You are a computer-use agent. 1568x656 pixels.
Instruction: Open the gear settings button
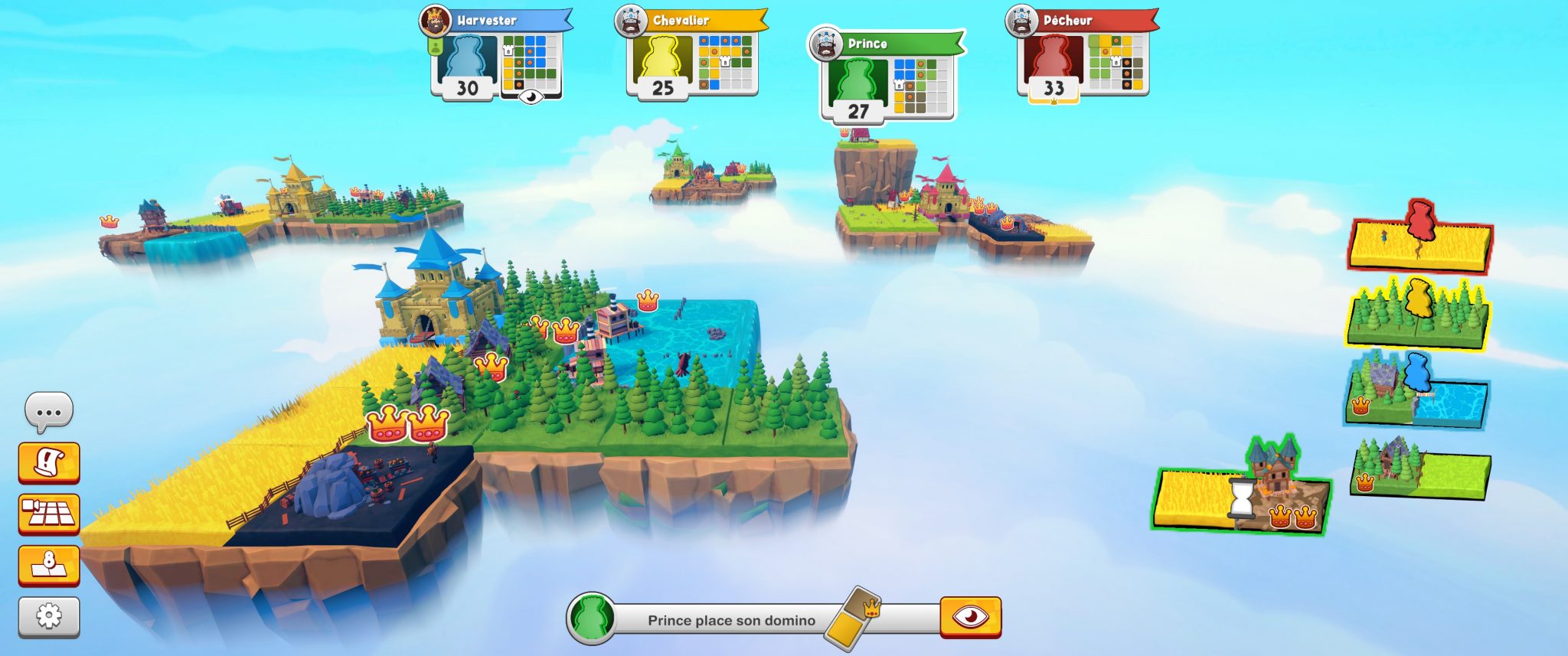click(x=49, y=615)
